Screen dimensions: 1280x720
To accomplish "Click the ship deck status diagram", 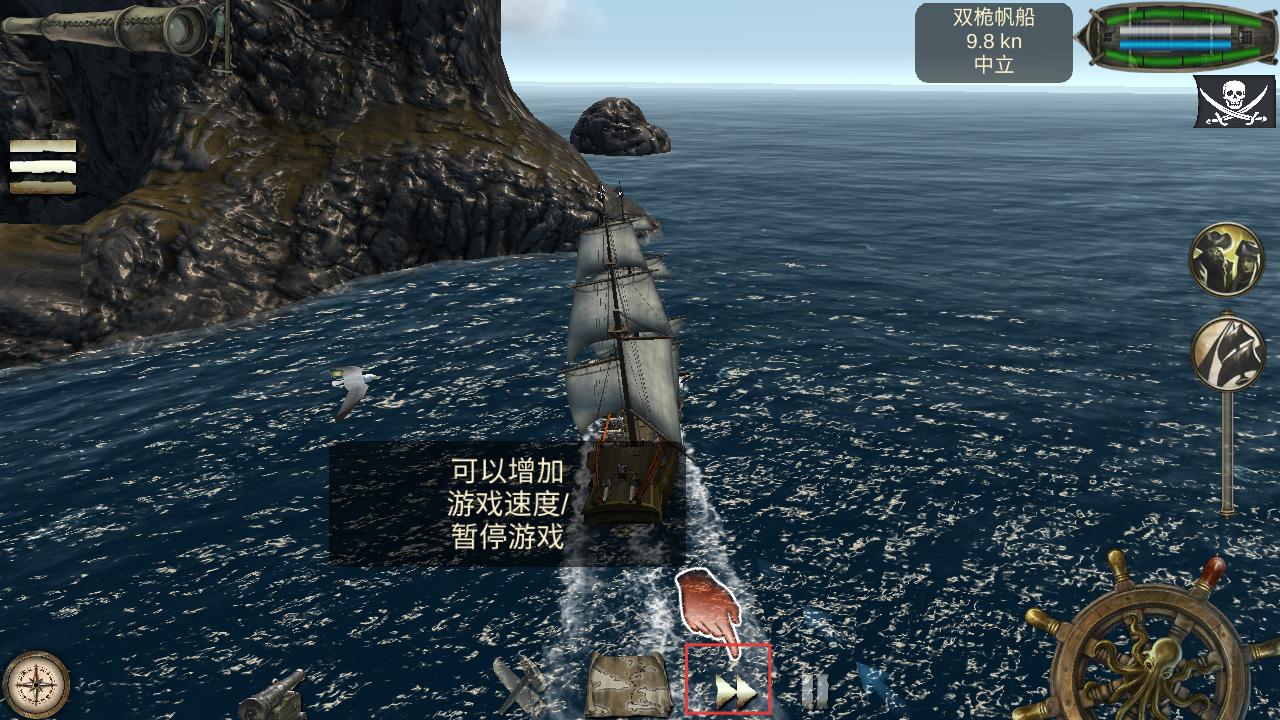I will click(1174, 39).
